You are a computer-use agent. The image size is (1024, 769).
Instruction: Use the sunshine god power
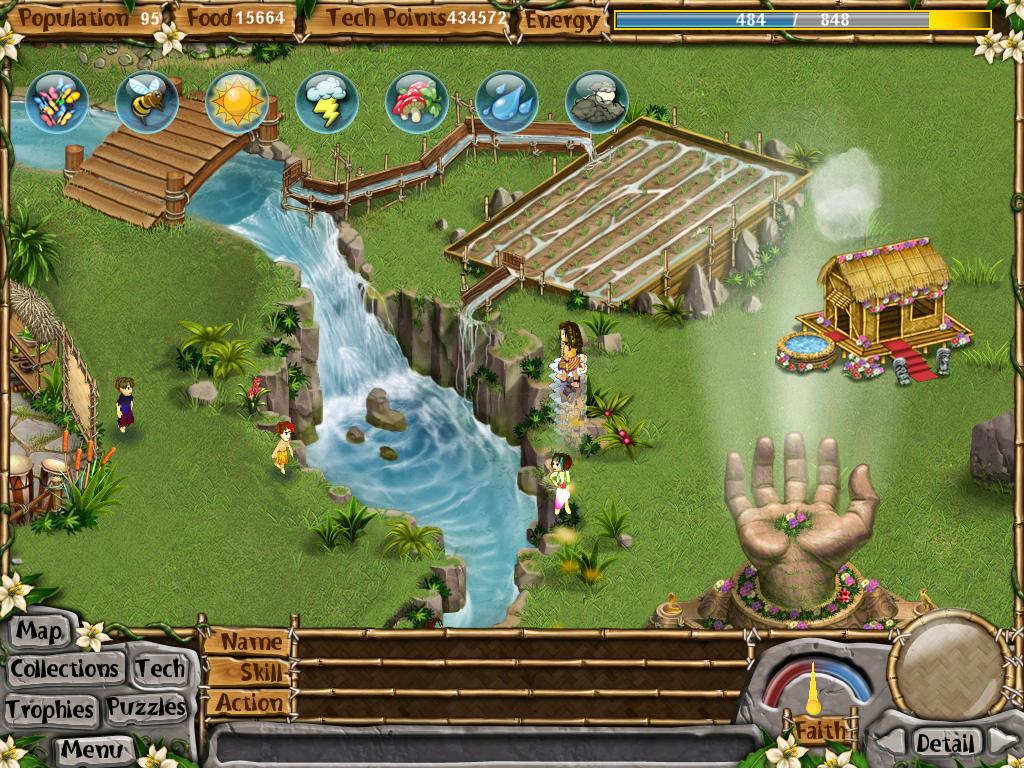click(x=237, y=102)
